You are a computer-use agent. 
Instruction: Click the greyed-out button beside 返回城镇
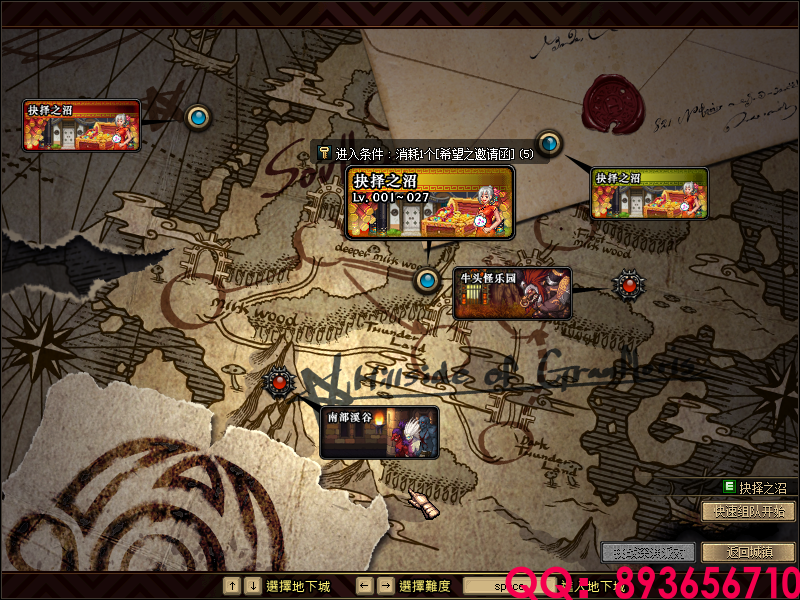click(x=648, y=552)
